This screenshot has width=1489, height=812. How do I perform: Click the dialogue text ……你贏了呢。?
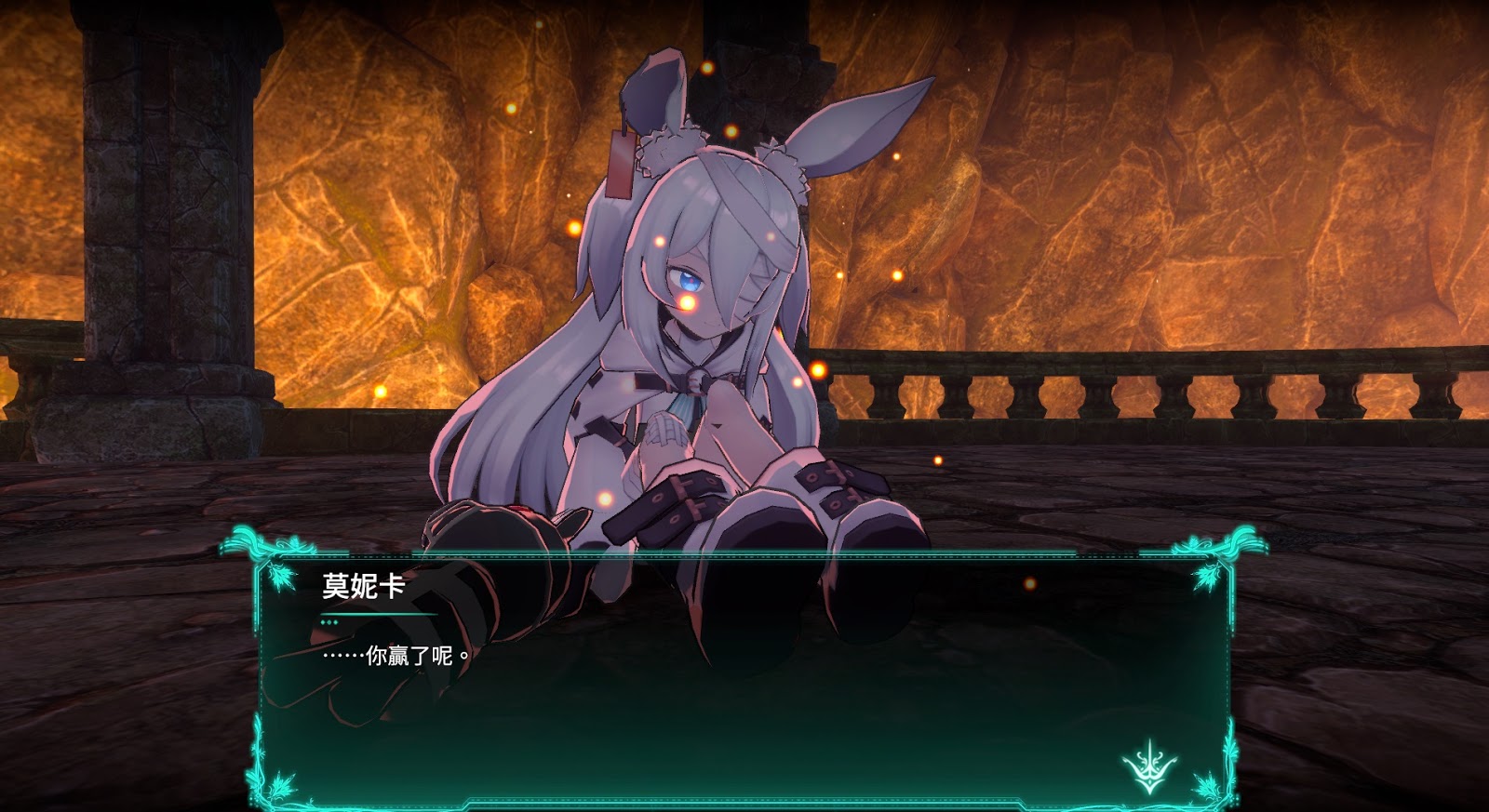click(394, 656)
